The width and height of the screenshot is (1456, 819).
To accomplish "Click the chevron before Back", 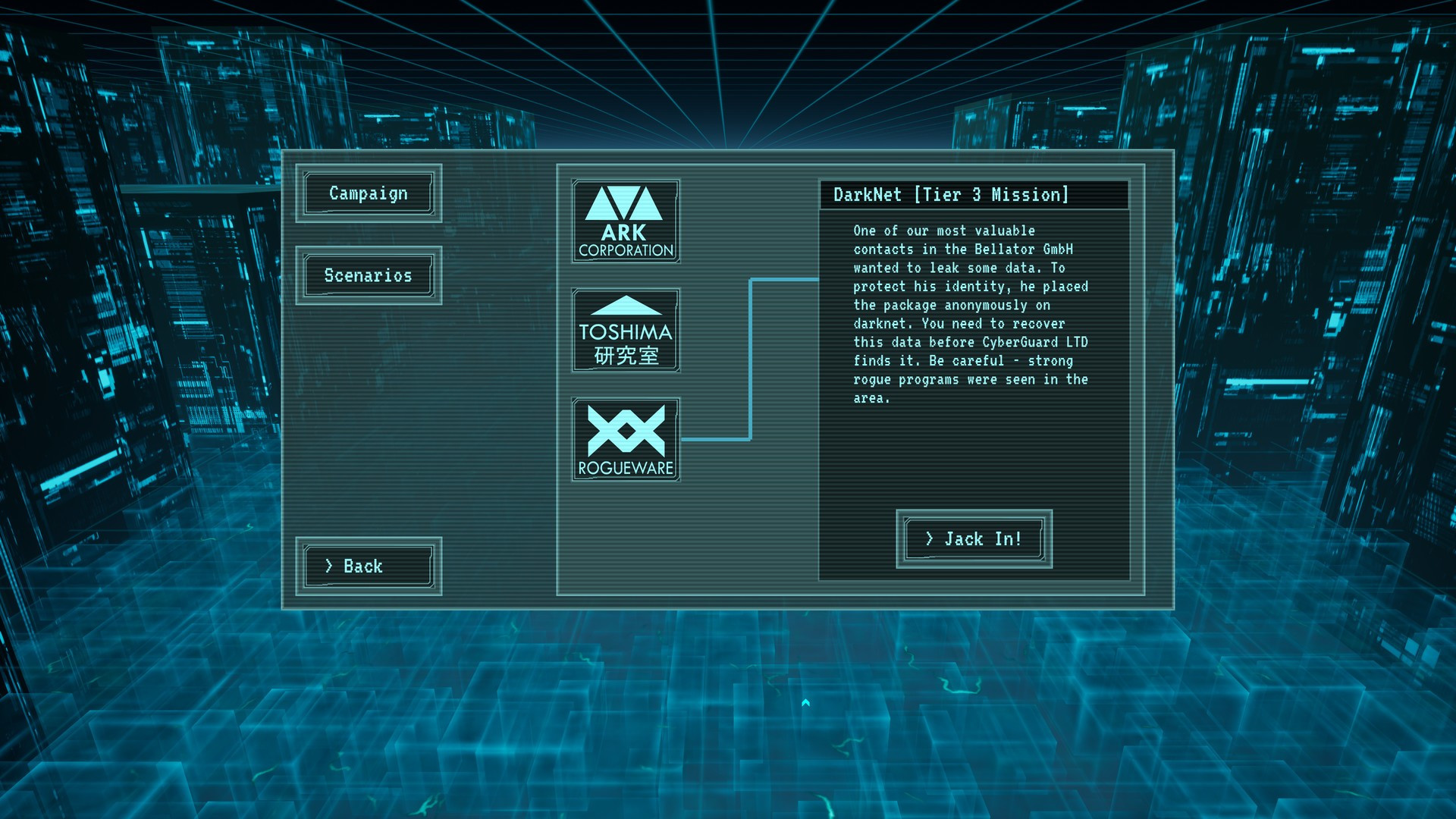I will coord(329,566).
